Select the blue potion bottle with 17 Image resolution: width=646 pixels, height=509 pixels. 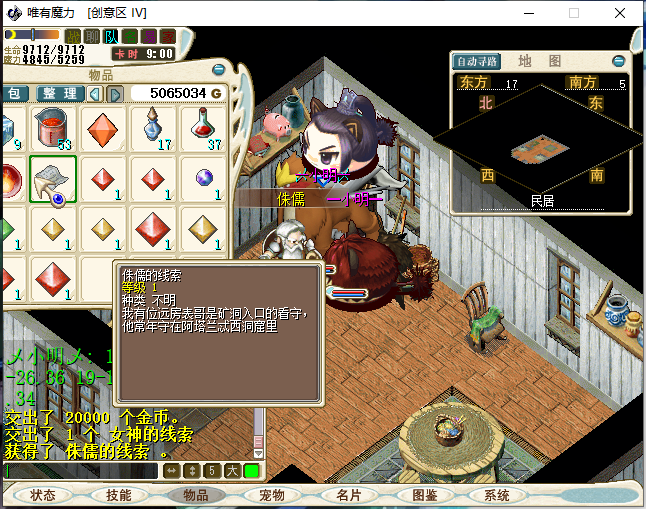click(x=153, y=129)
